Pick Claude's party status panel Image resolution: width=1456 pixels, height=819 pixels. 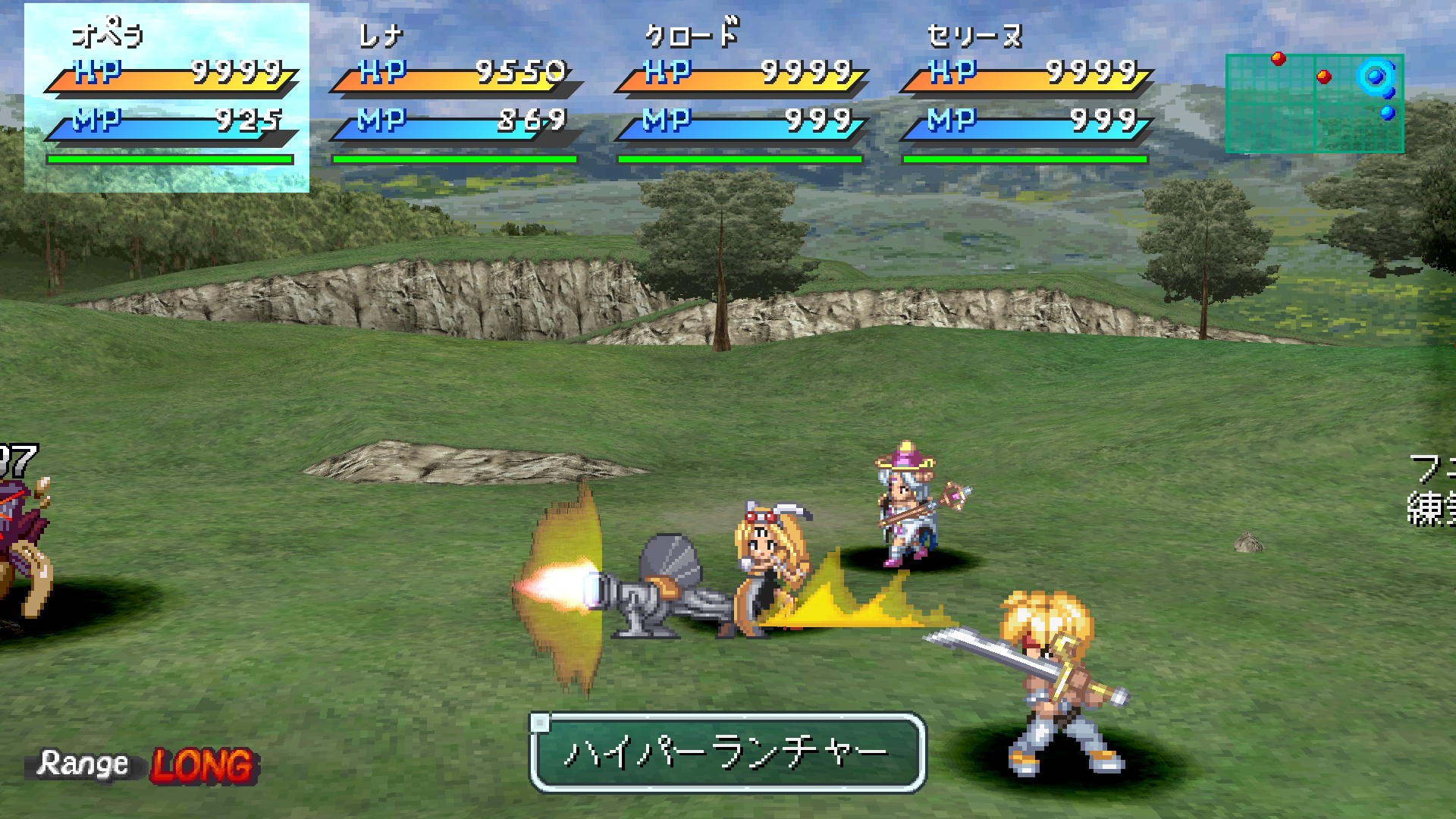click(x=740, y=97)
